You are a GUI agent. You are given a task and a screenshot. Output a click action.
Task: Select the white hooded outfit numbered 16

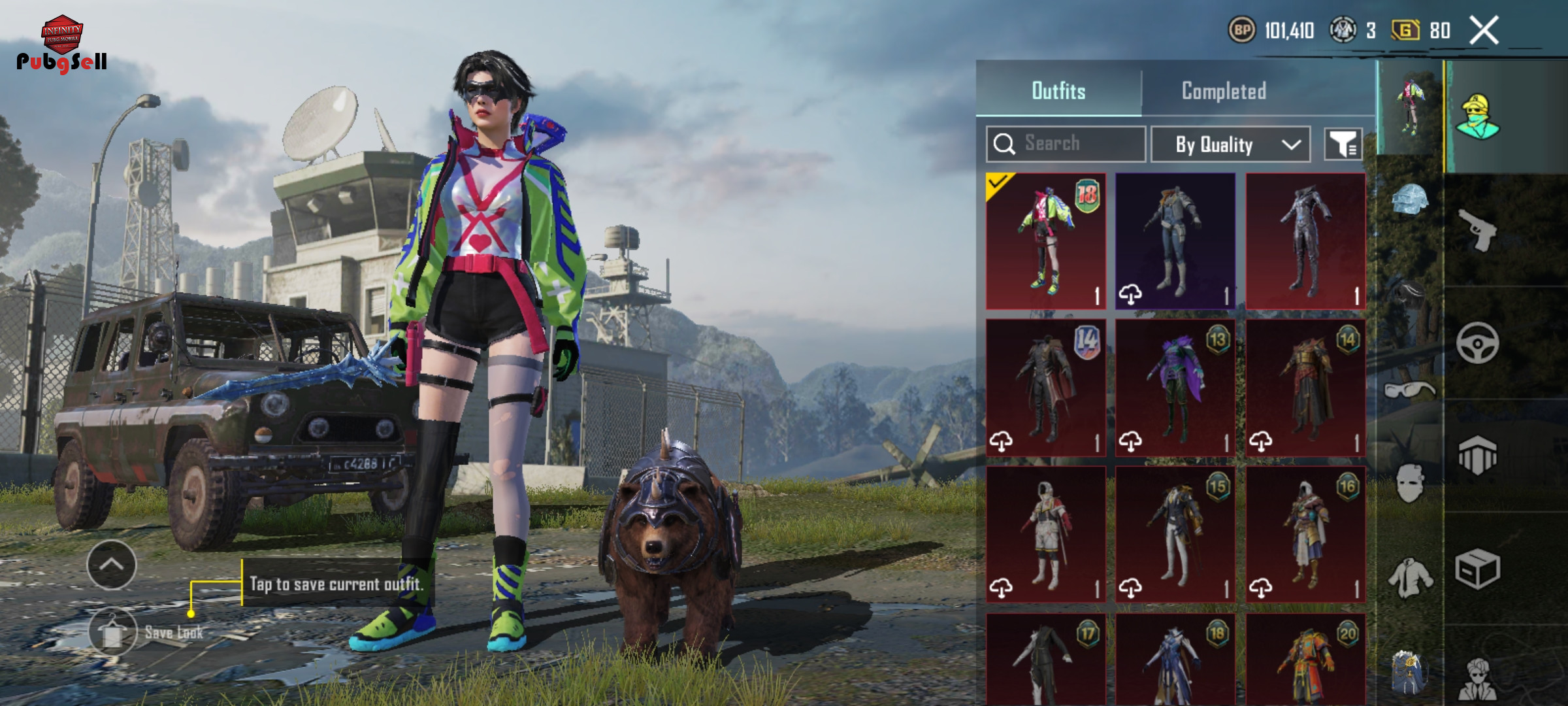point(1305,534)
